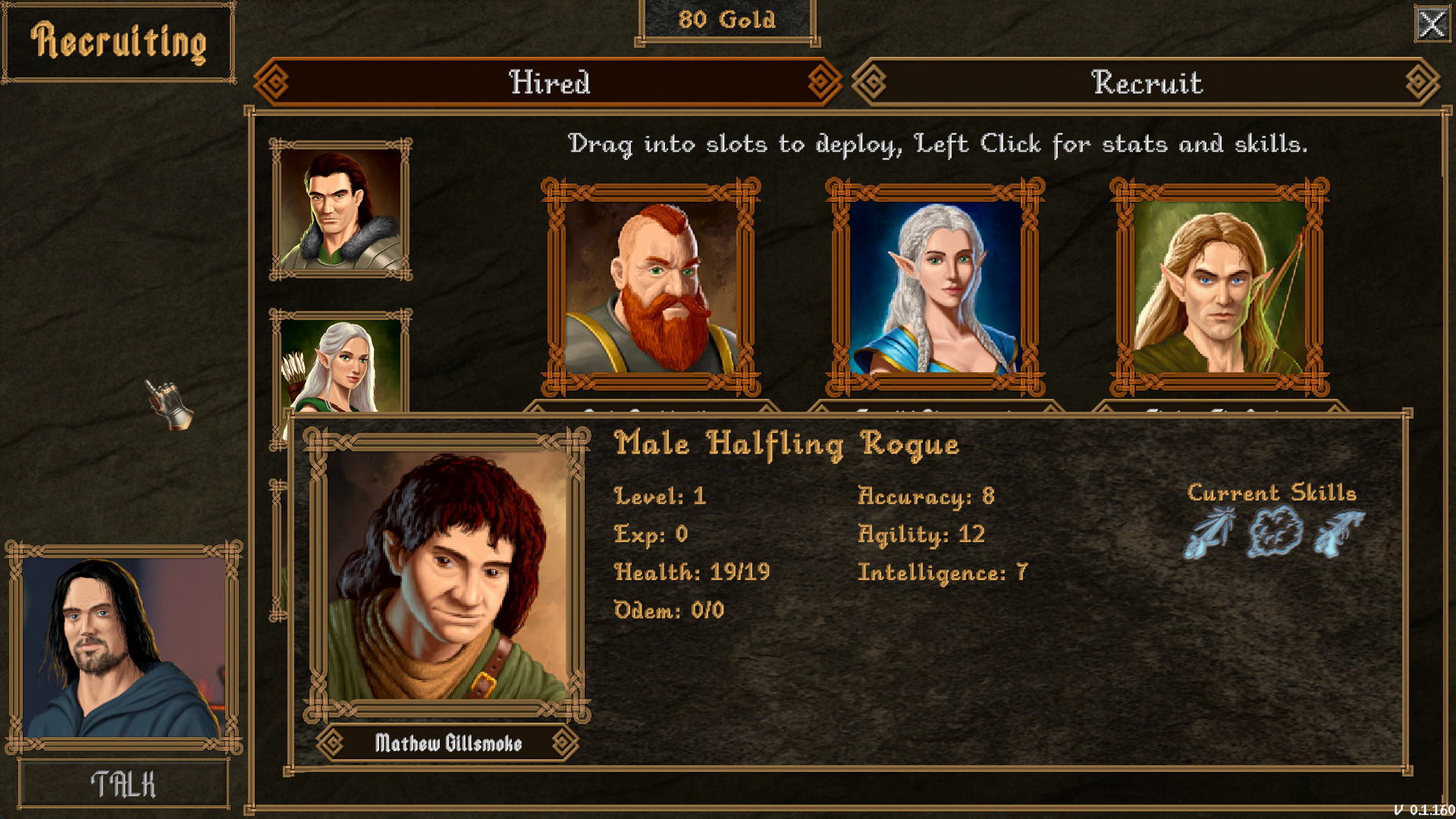Image resolution: width=1456 pixels, height=819 pixels.
Task: Open the Recruit tab
Action: click(x=1146, y=82)
